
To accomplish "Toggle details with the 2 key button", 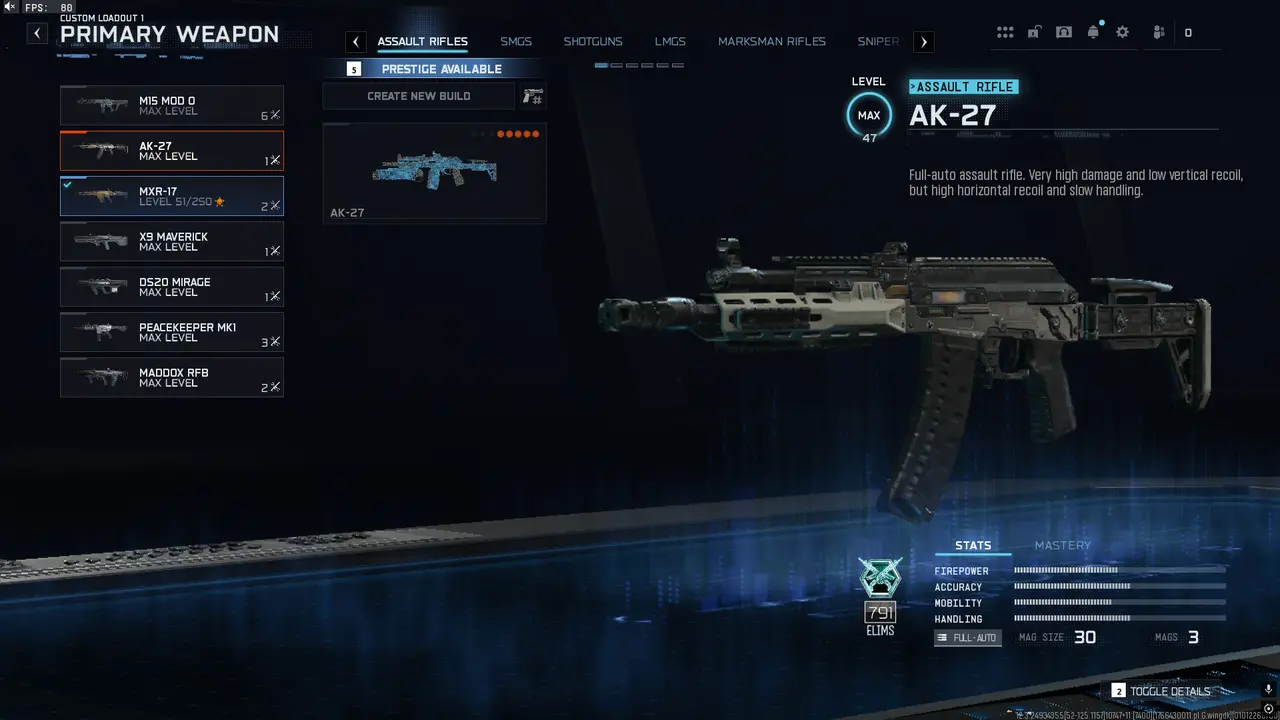I will click(1118, 690).
